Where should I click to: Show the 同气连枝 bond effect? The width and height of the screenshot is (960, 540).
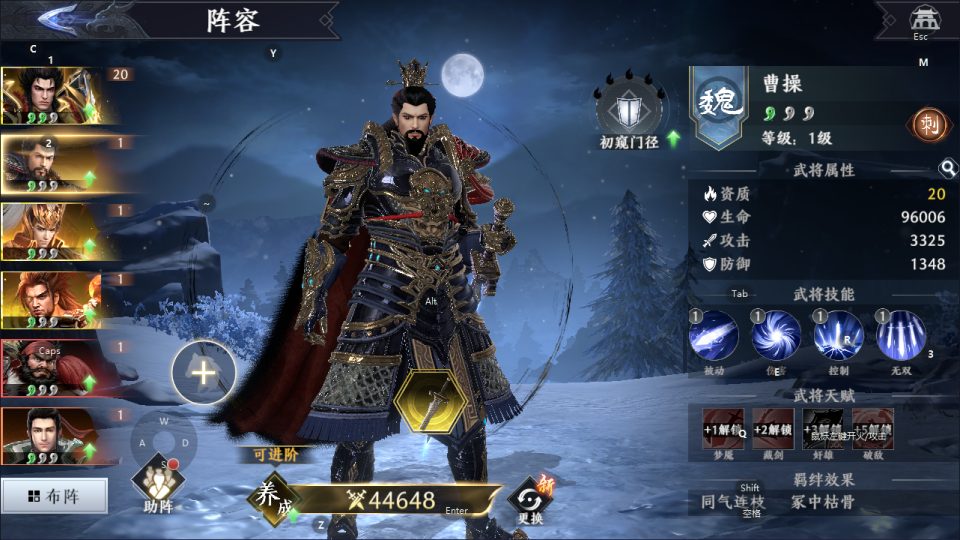pyautogui.click(x=733, y=502)
